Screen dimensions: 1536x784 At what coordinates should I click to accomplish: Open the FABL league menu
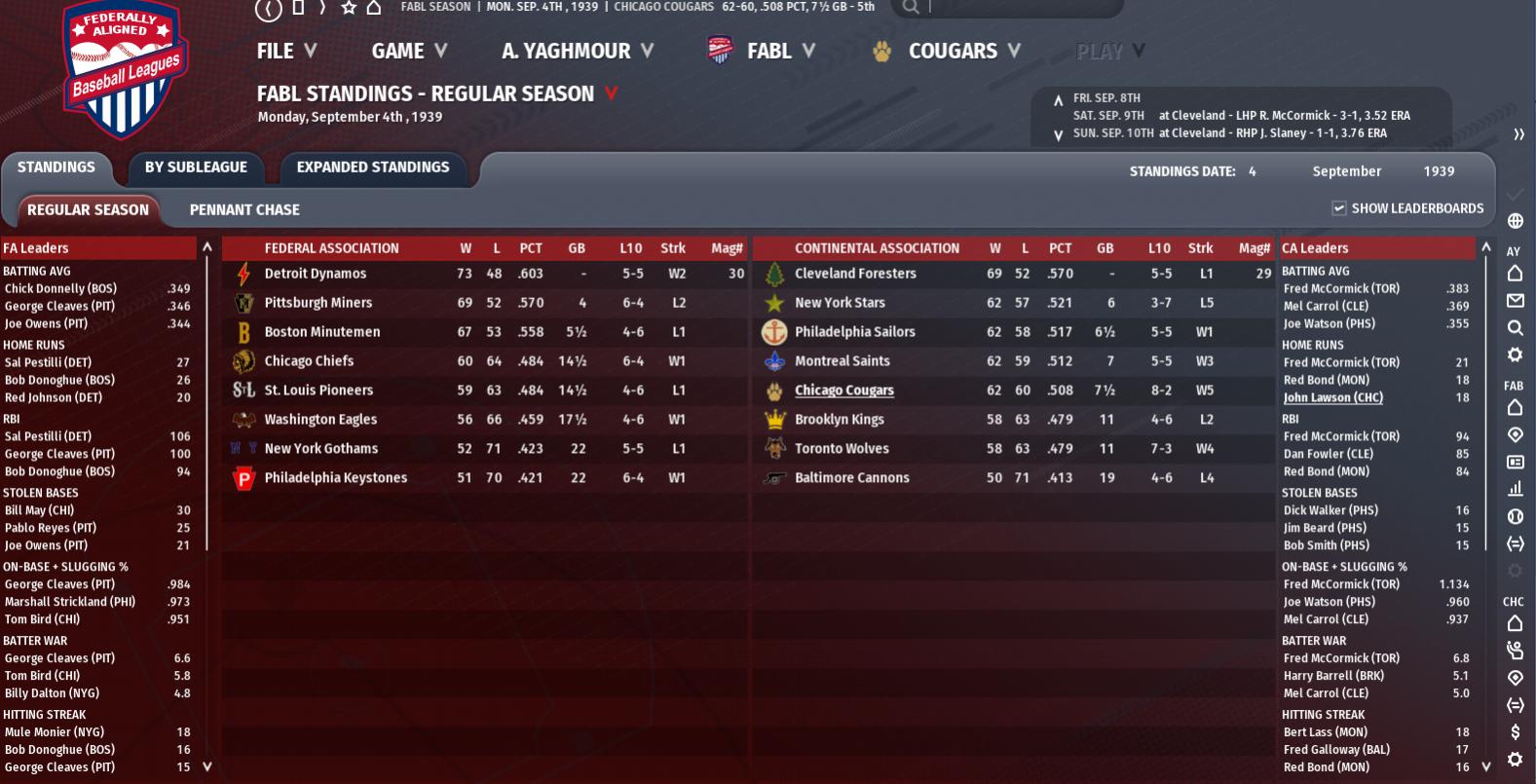click(762, 51)
